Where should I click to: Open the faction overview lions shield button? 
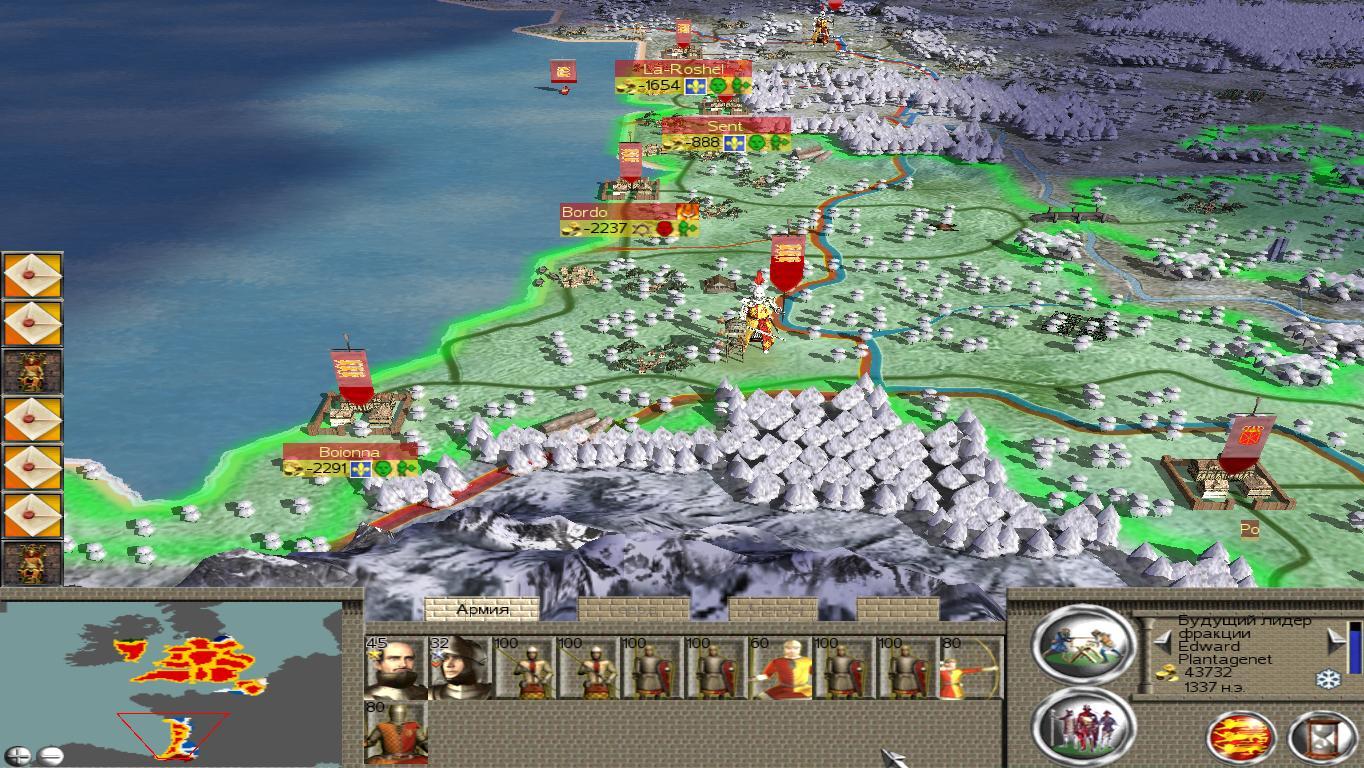1241,738
